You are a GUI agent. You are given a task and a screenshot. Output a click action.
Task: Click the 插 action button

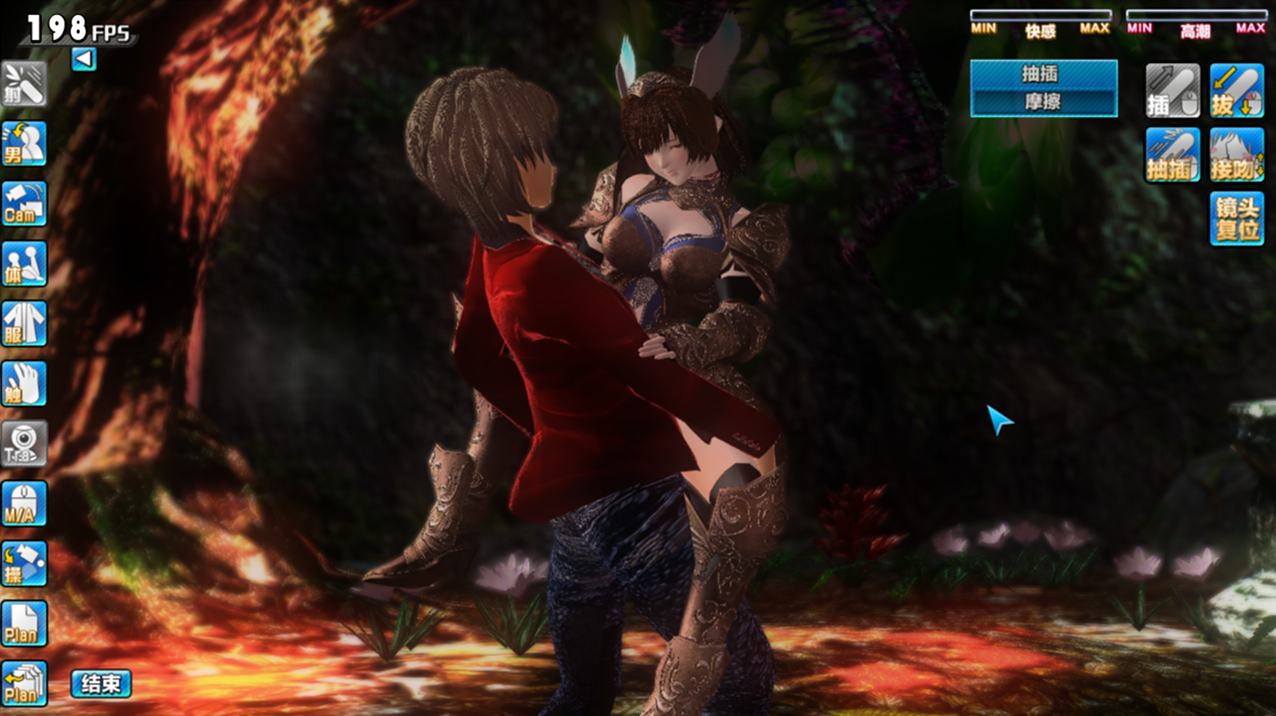pos(1172,91)
